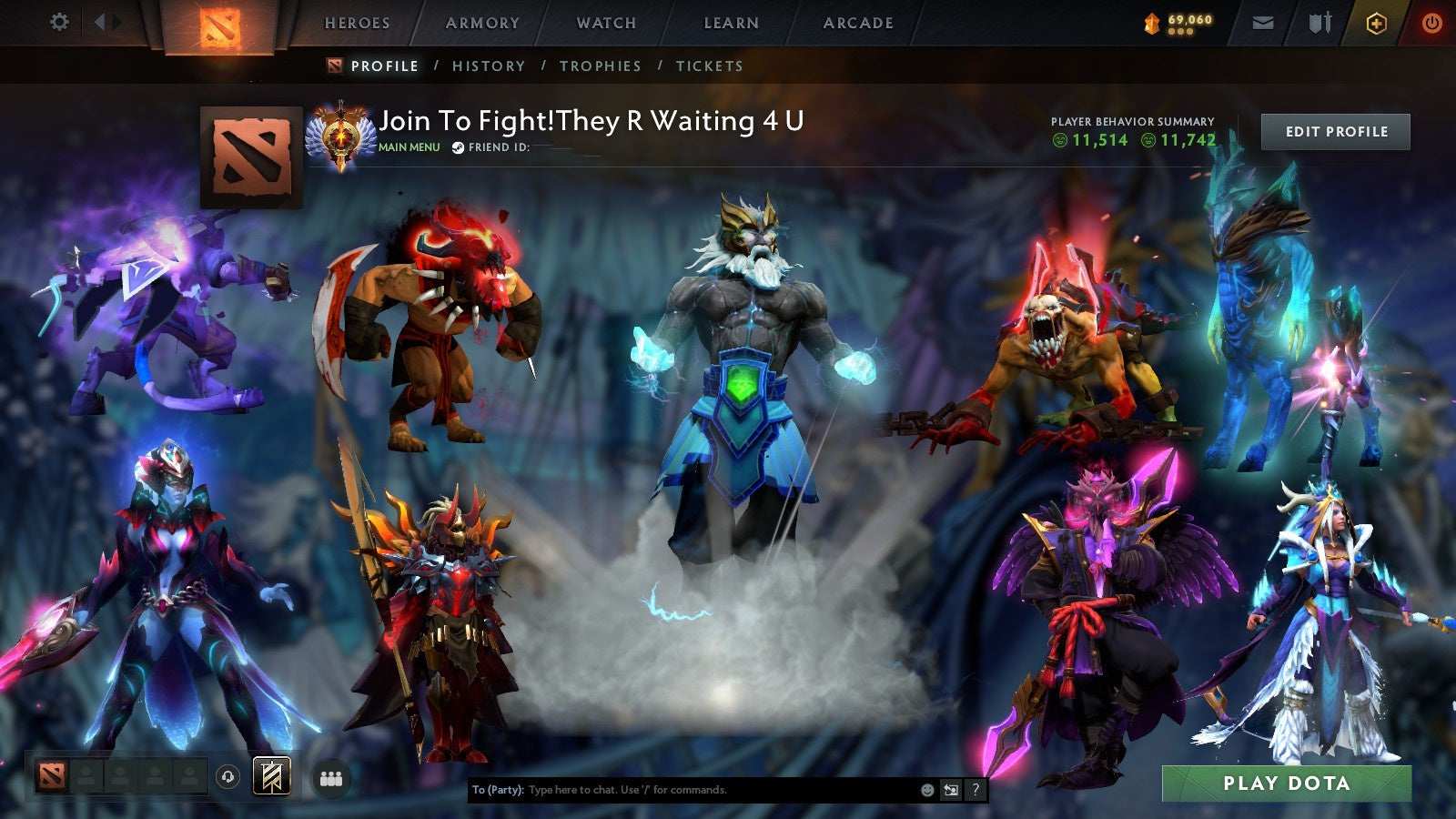Screen dimensions: 1456x819
Task: Select the Dota 2 logo in the top bar
Action: pyautogui.click(x=221, y=23)
